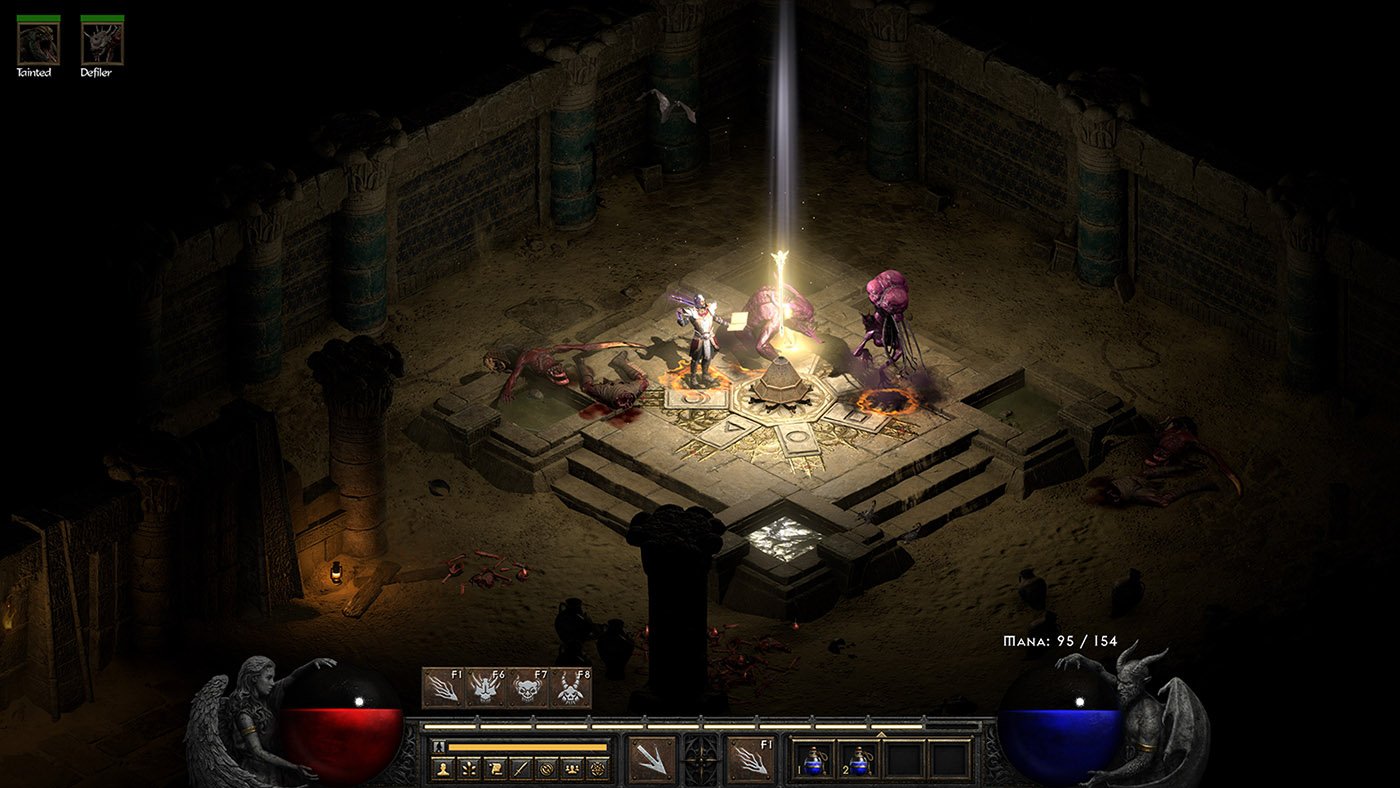Open the quest log scroll button
1400x788 pixels.
click(495, 769)
